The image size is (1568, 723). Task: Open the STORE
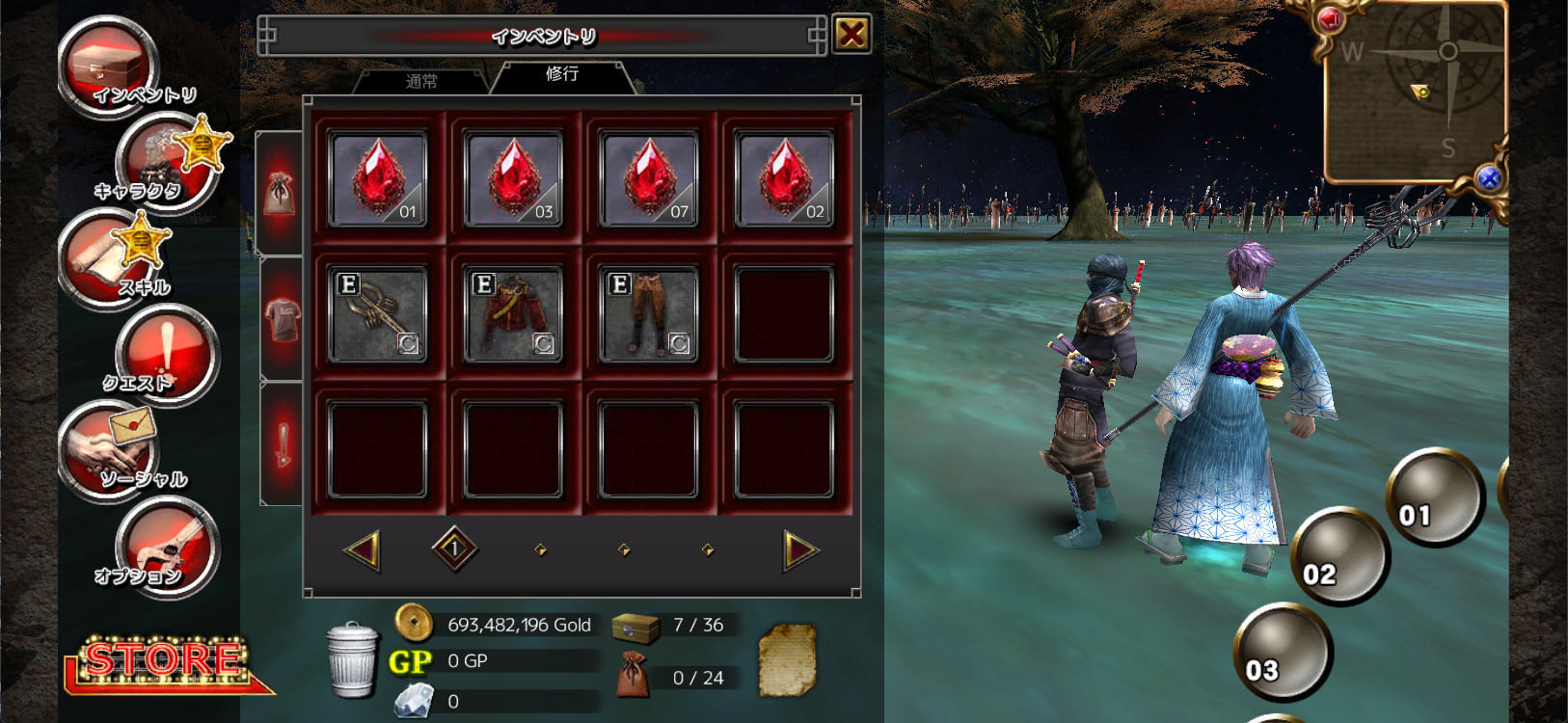tap(164, 662)
